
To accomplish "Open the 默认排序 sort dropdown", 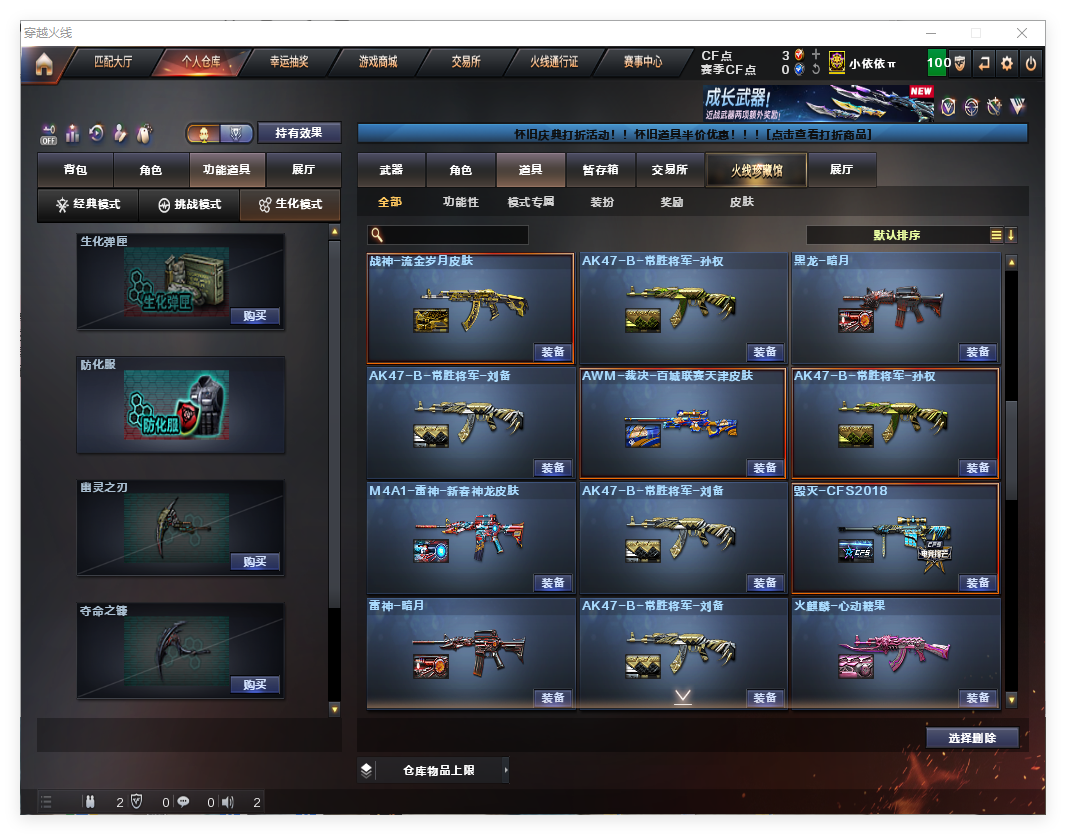I will [897, 235].
